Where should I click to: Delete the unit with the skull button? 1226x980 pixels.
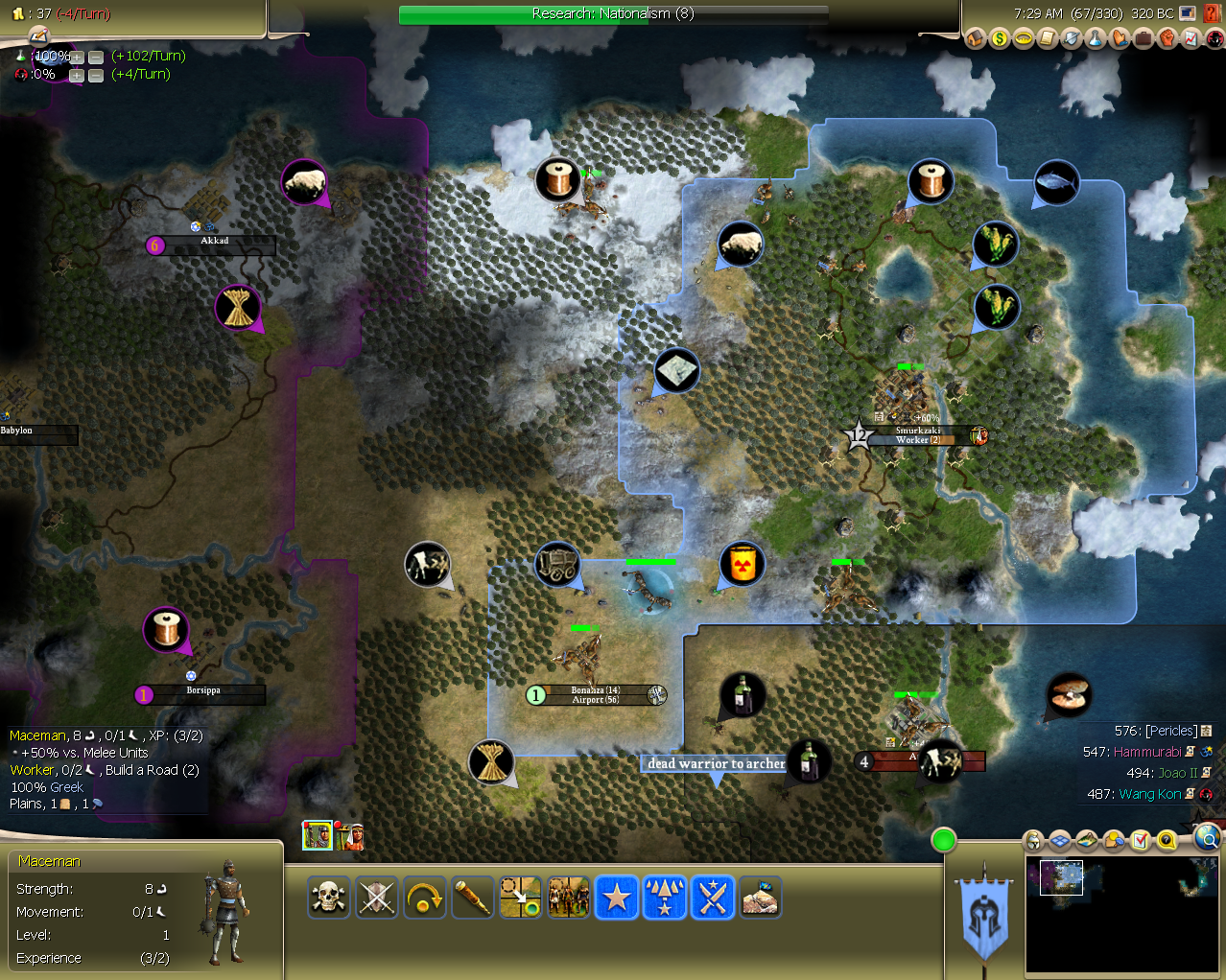pos(328,898)
